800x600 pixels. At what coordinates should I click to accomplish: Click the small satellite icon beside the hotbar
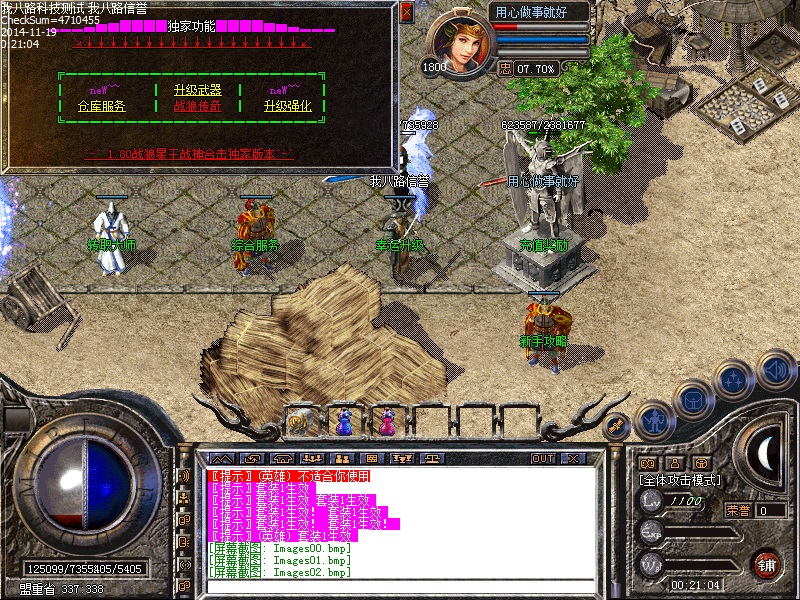pyautogui.click(x=618, y=425)
